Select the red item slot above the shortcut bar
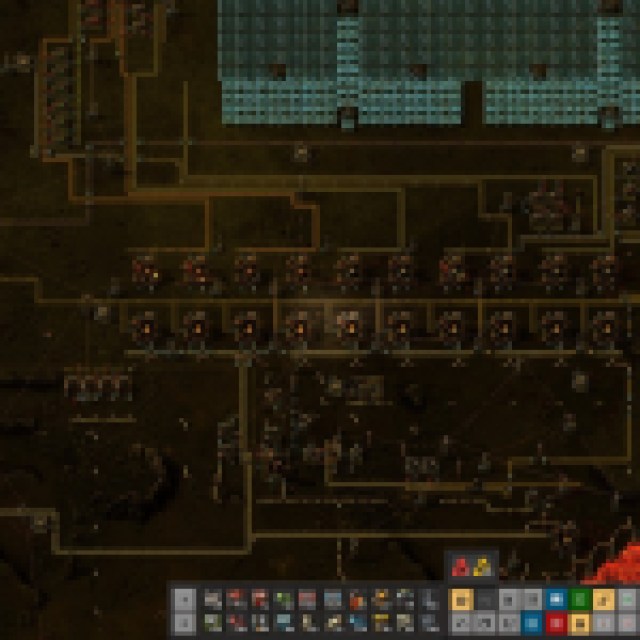 pos(463,568)
